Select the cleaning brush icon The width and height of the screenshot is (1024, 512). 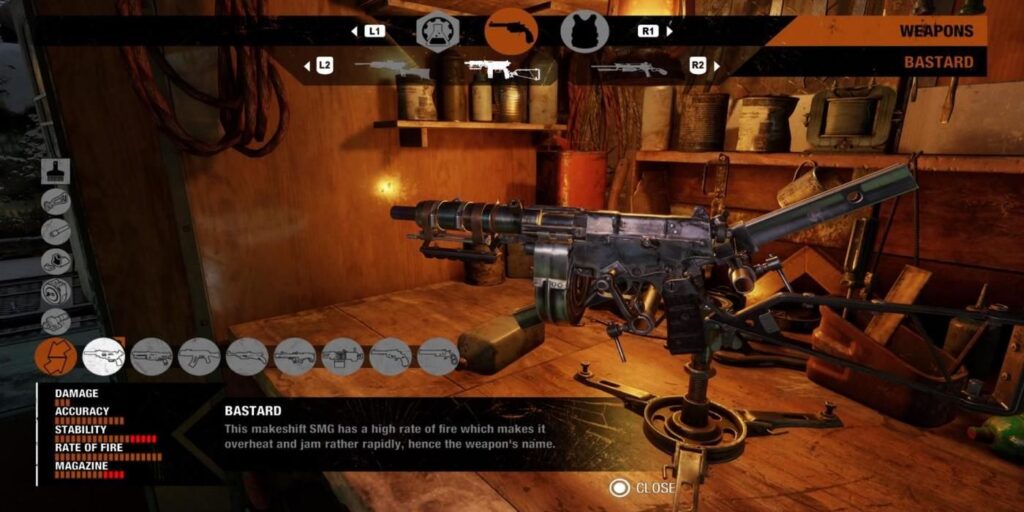pos(56,172)
